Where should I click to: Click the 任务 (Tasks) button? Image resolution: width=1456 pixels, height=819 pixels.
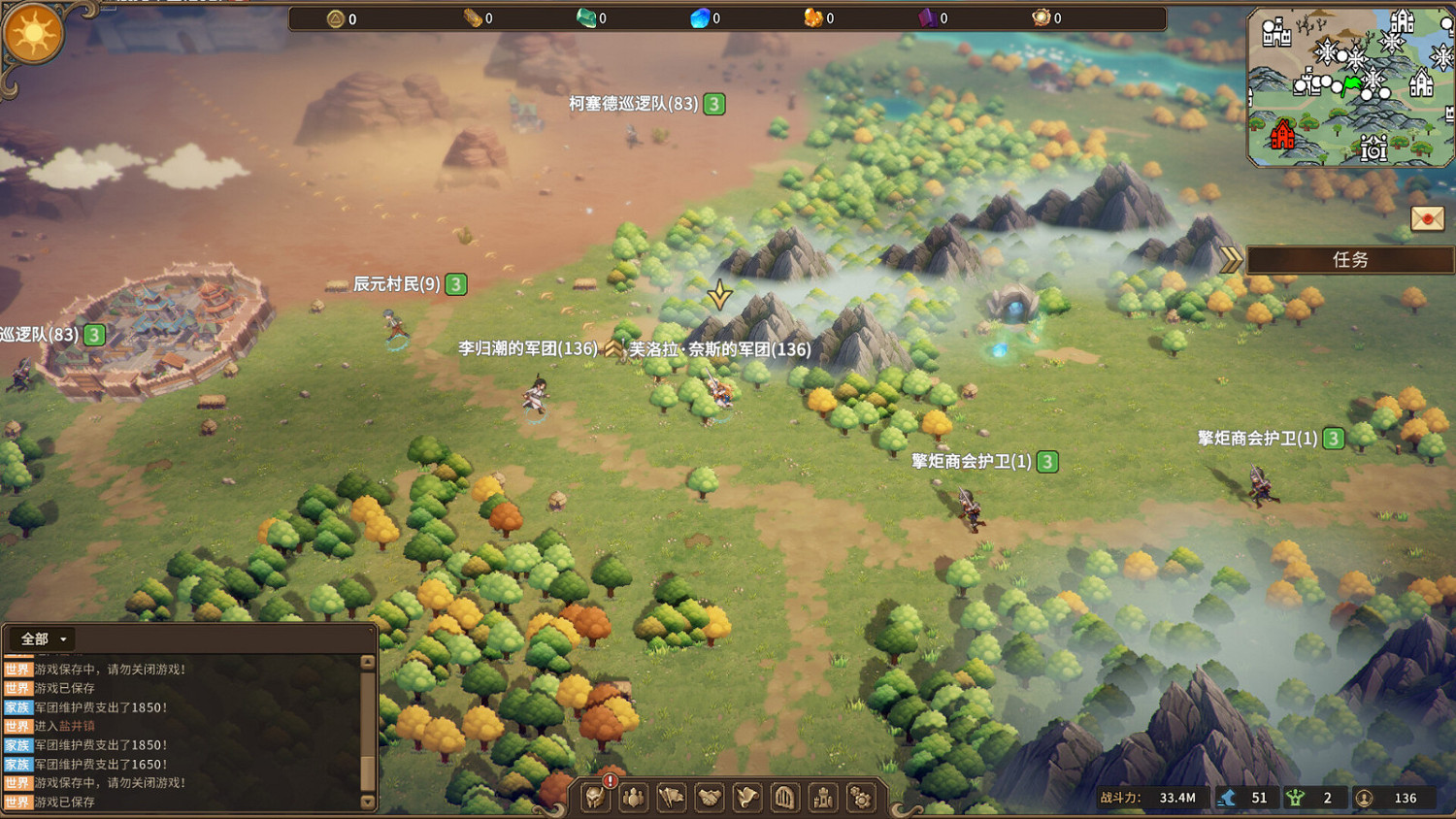tap(1349, 260)
